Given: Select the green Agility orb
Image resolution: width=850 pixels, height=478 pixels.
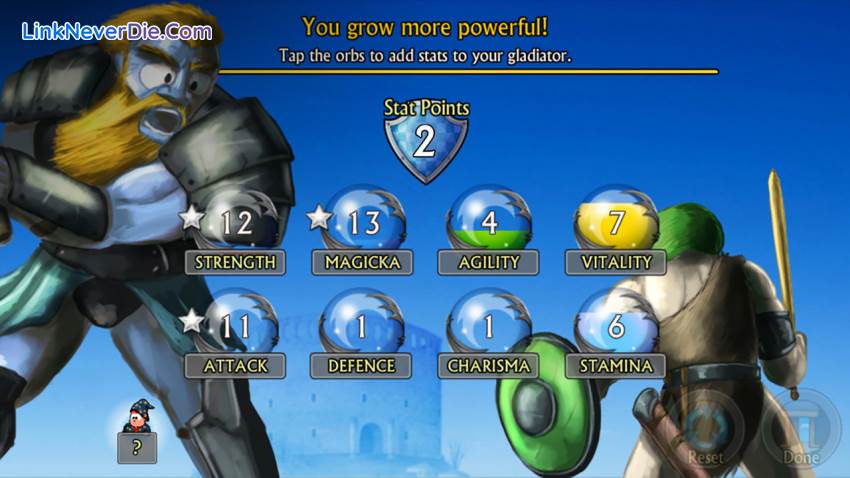Looking at the screenshot, I should [488, 221].
